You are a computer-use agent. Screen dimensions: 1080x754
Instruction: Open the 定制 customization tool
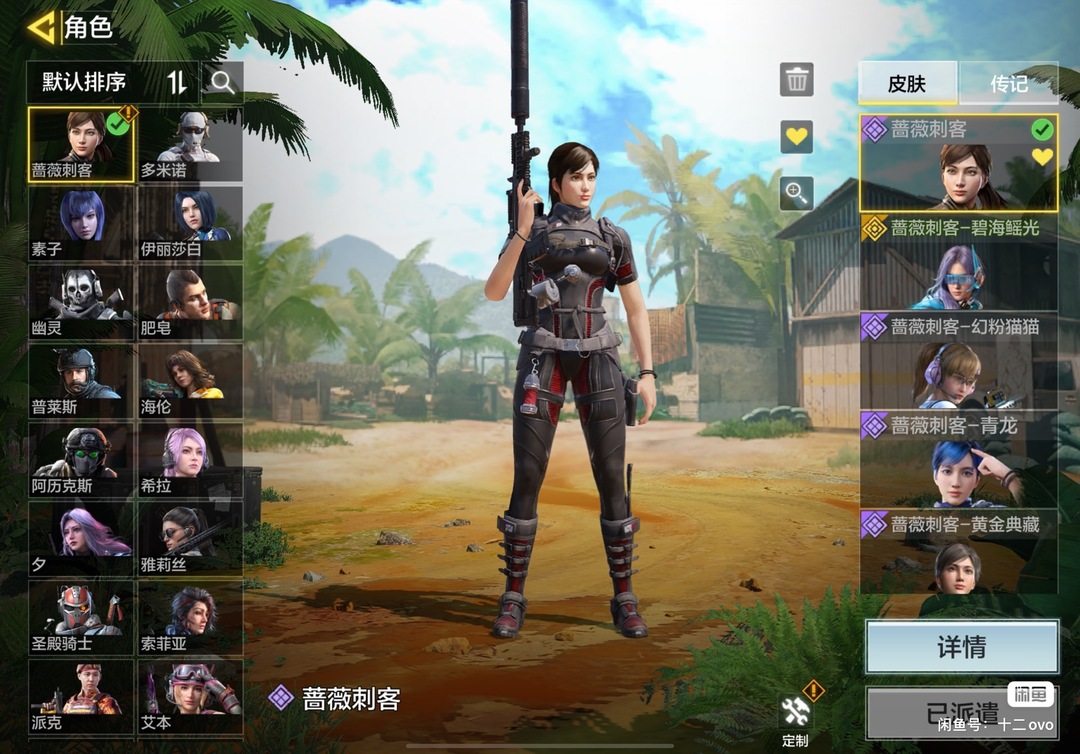point(796,718)
